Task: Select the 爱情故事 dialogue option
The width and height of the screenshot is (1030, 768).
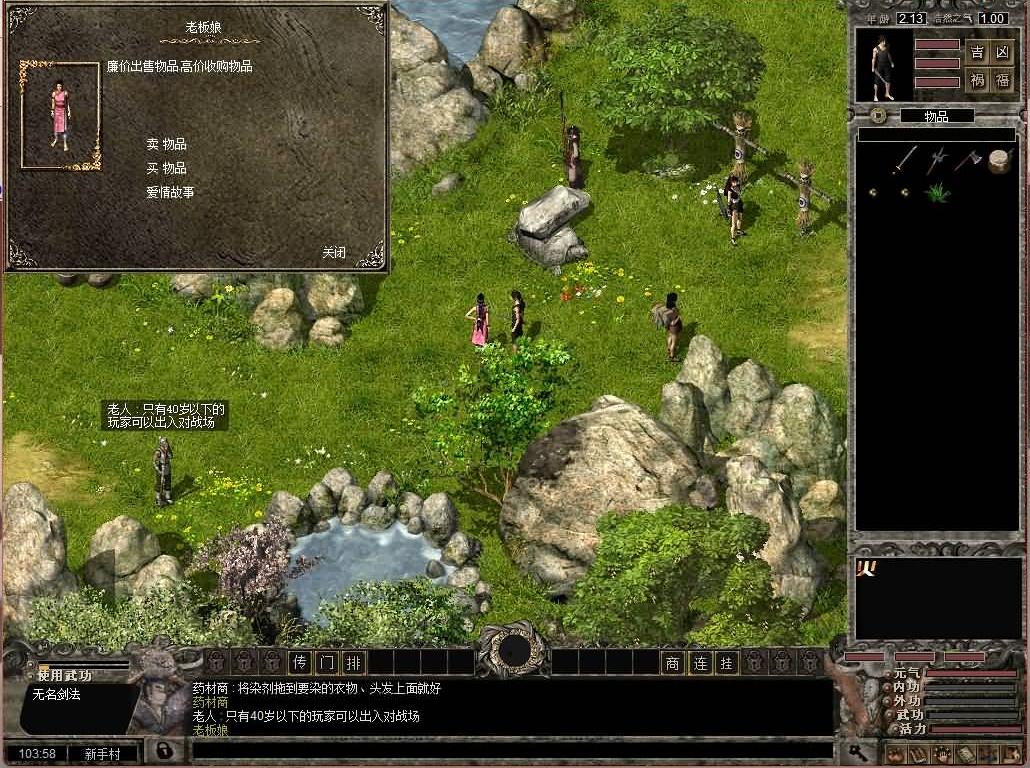Action: point(170,192)
